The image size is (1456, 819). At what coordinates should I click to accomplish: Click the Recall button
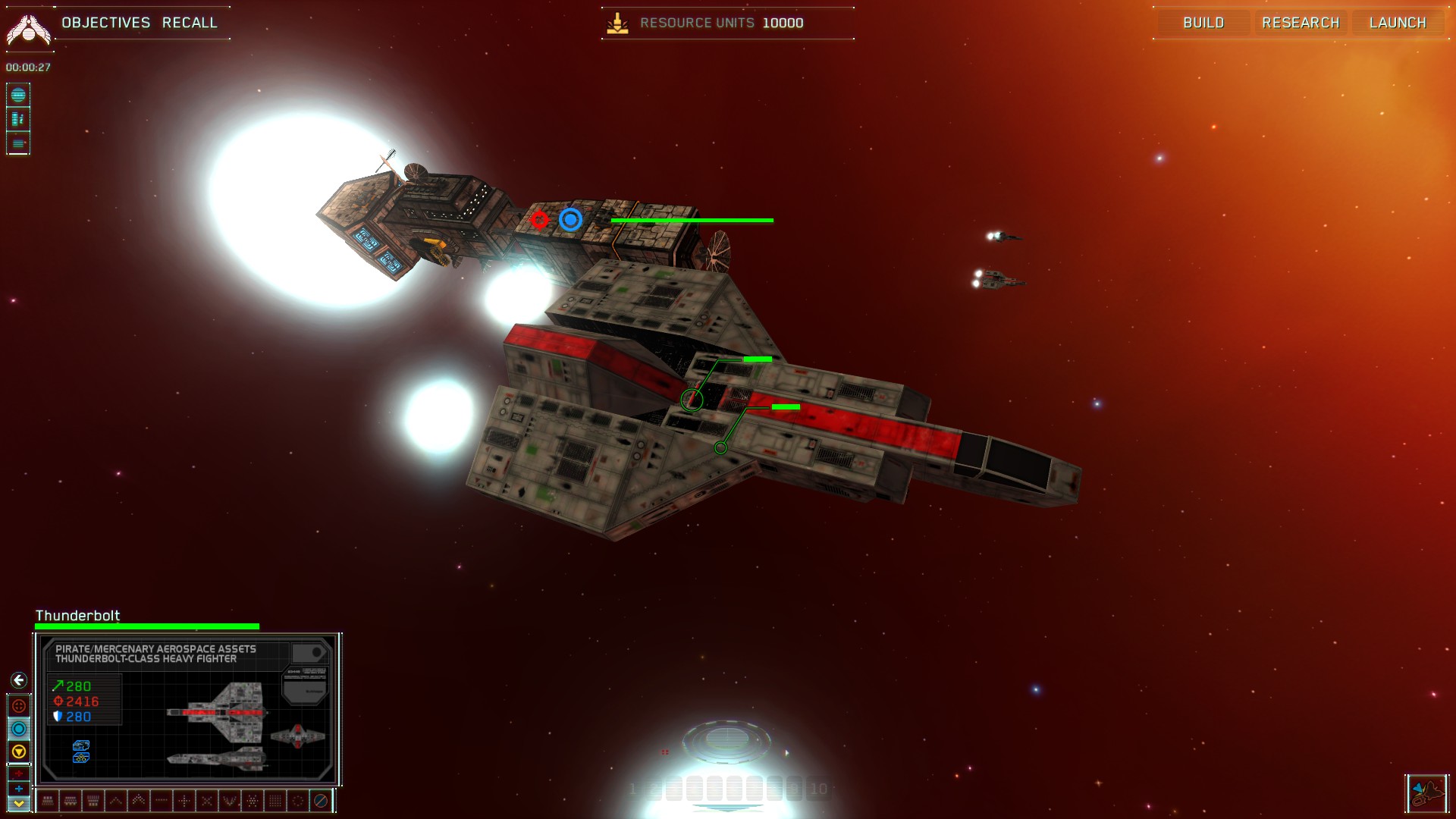tap(190, 23)
